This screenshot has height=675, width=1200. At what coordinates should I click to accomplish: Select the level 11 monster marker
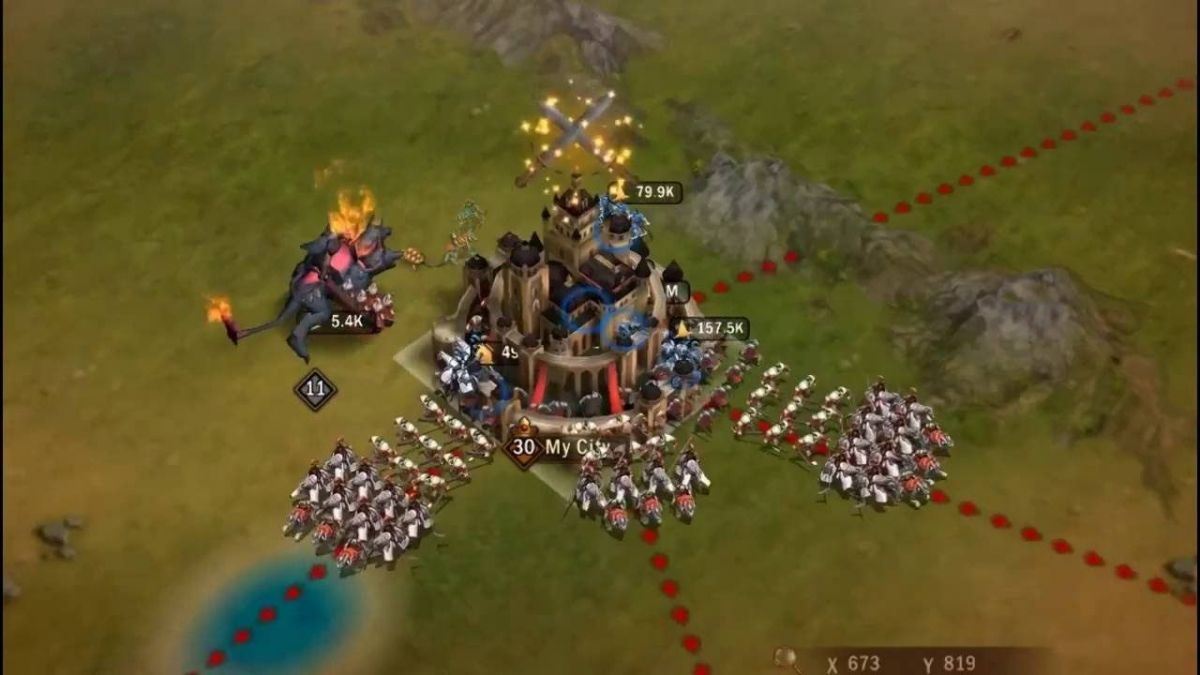pyautogui.click(x=315, y=389)
